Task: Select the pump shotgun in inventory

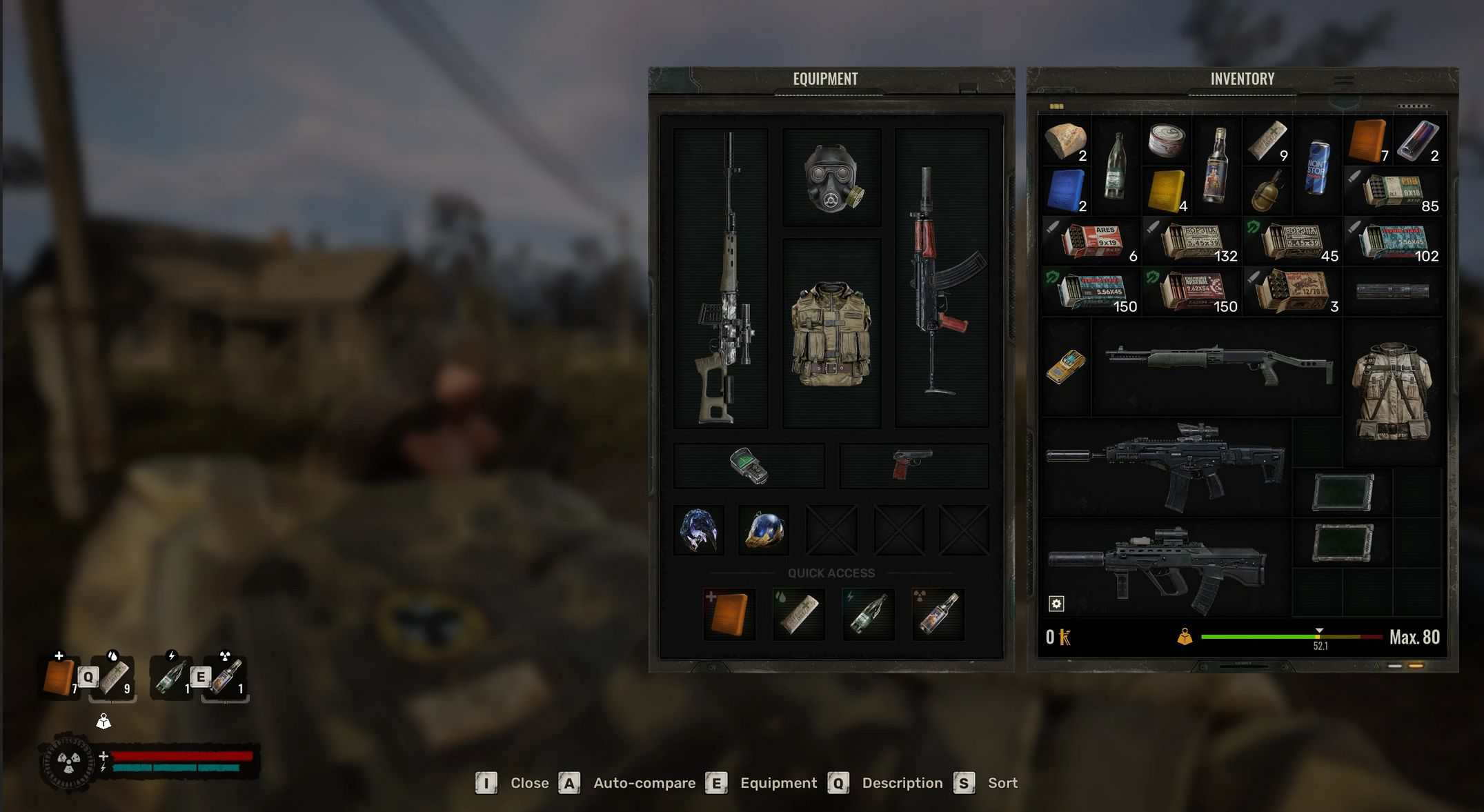Action: pos(1218,364)
